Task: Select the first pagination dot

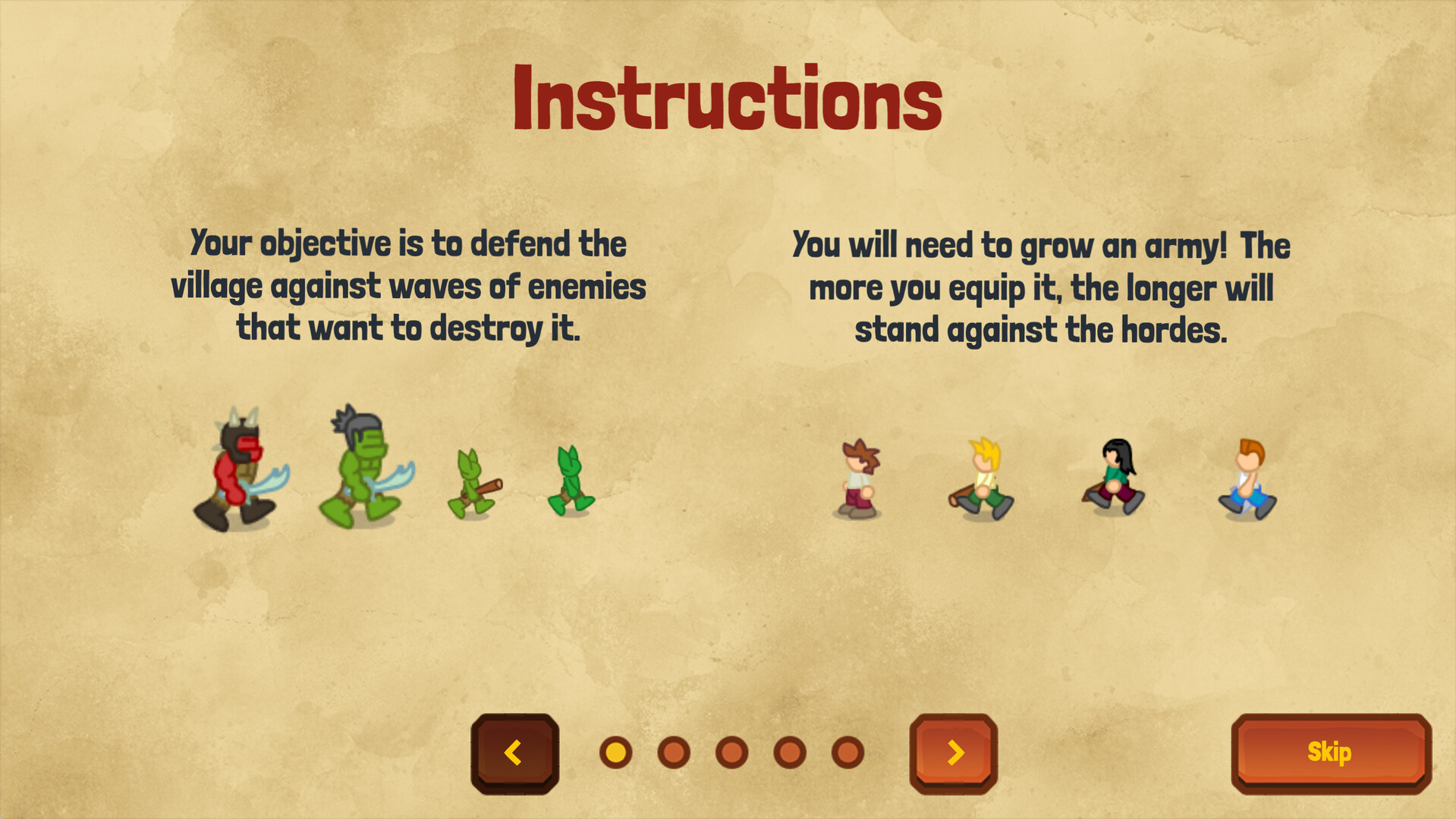Action: (x=615, y=753)
